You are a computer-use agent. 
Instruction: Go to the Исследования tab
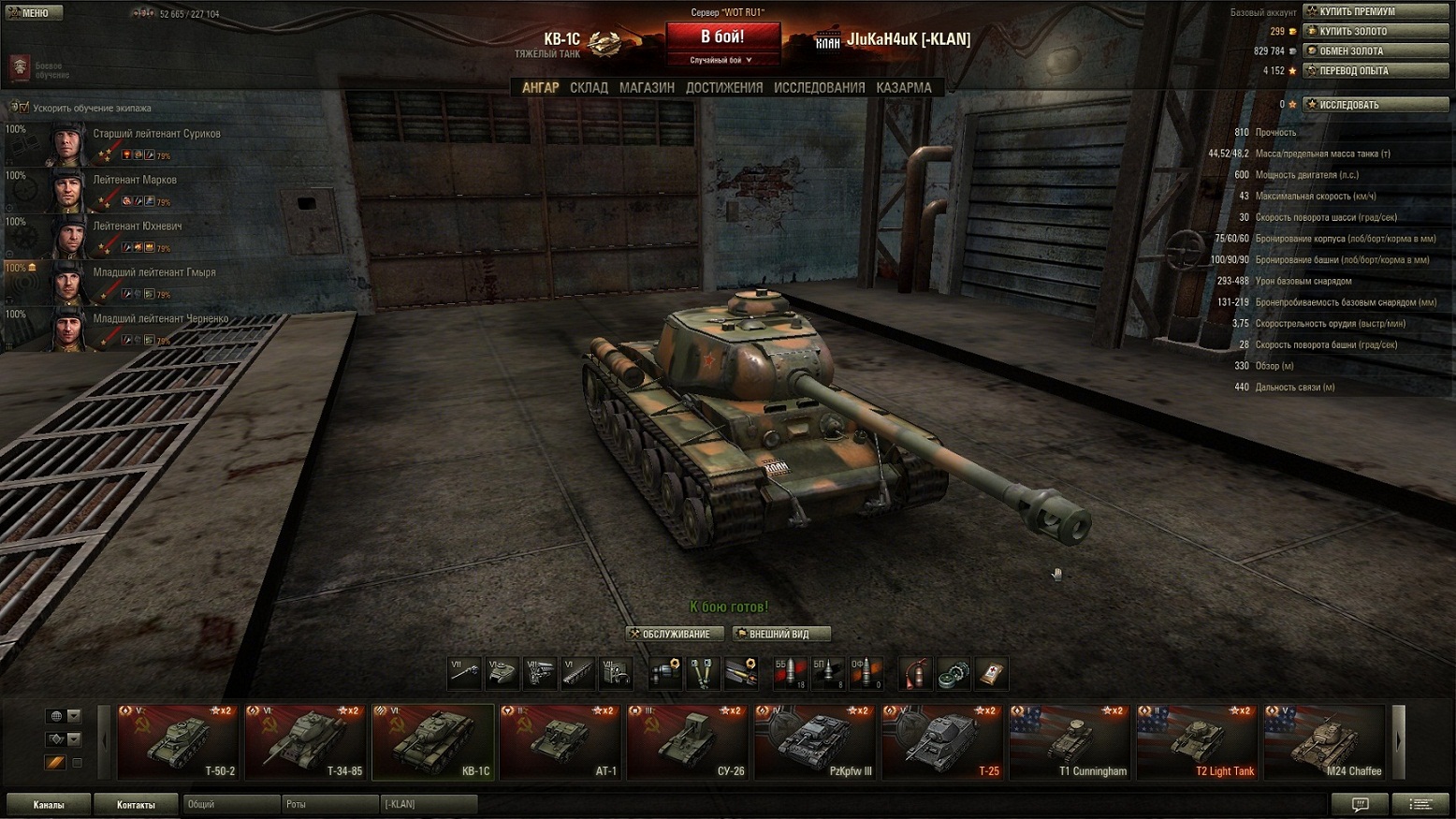click(x=819, y=88)
